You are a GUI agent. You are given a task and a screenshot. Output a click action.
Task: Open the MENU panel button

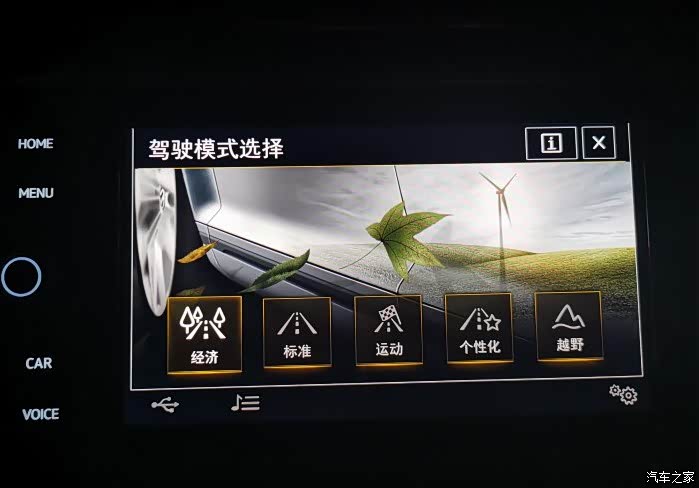(36, 193)
